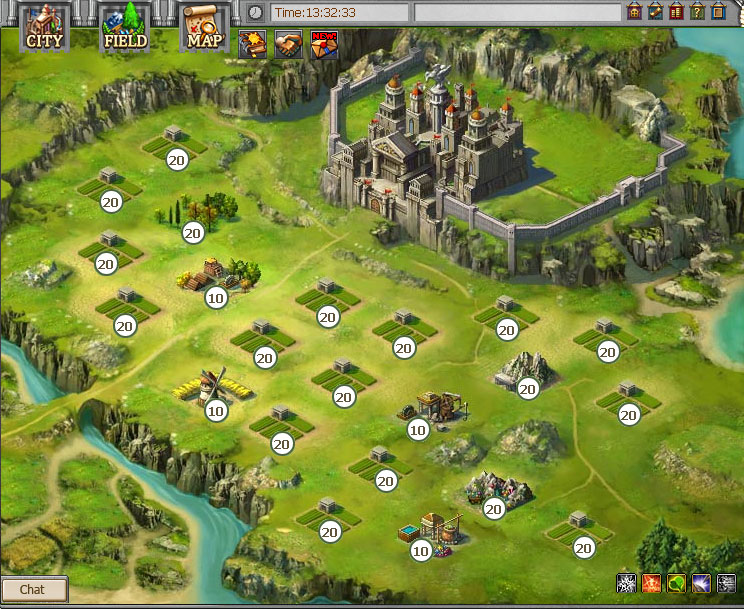Click the clock icon beside the time
The height and width of the screenshot is (609, 744).
pyautogui.click(x=256, y=12)
